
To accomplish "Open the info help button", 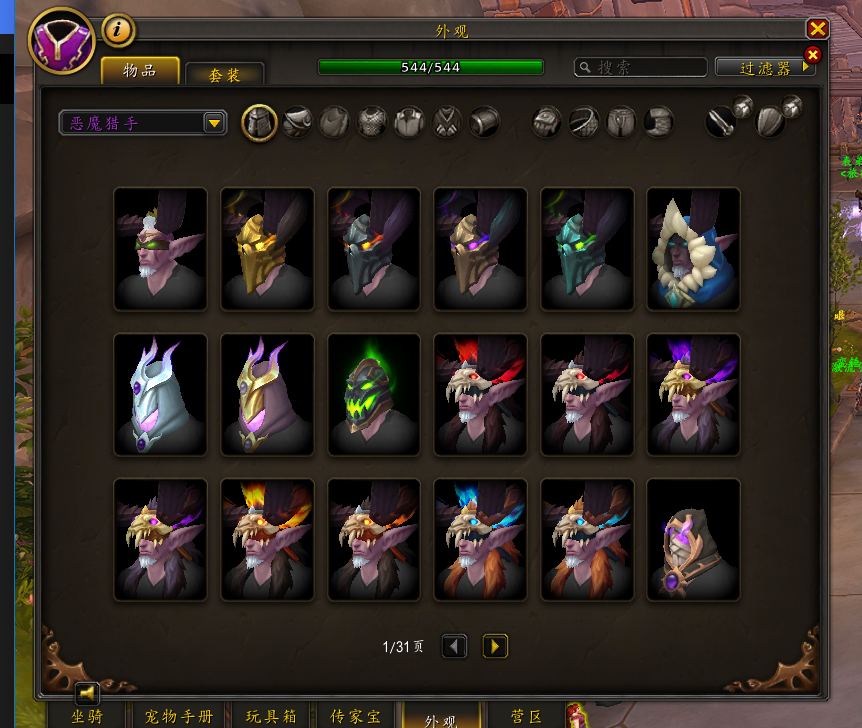I will pos(118,30).
